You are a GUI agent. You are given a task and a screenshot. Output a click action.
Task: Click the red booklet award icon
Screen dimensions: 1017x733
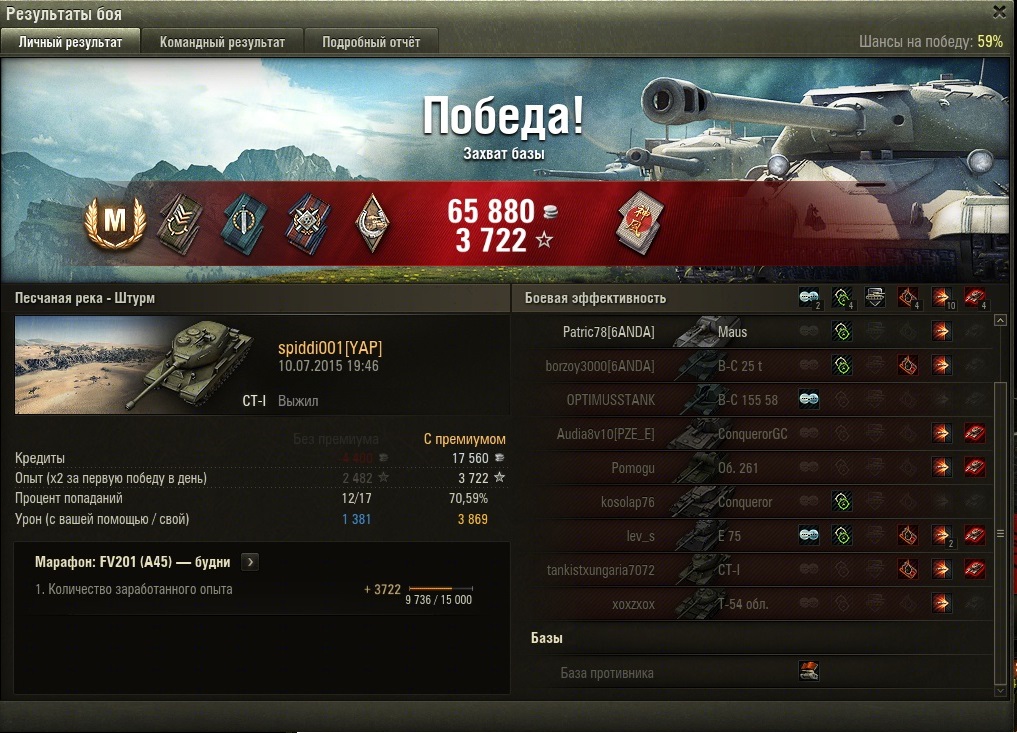636,224
